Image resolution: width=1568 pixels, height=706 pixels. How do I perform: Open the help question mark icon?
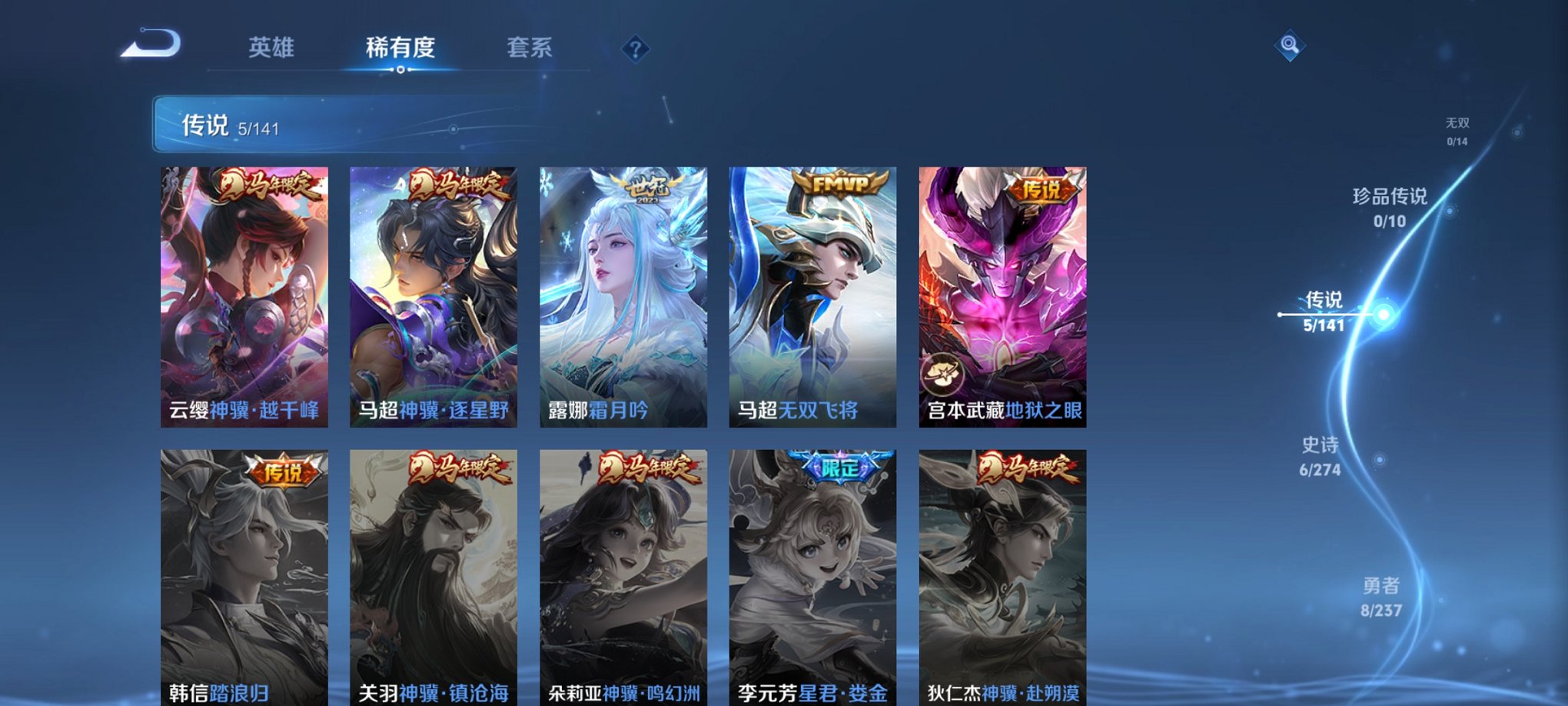[x=635, y=48]
